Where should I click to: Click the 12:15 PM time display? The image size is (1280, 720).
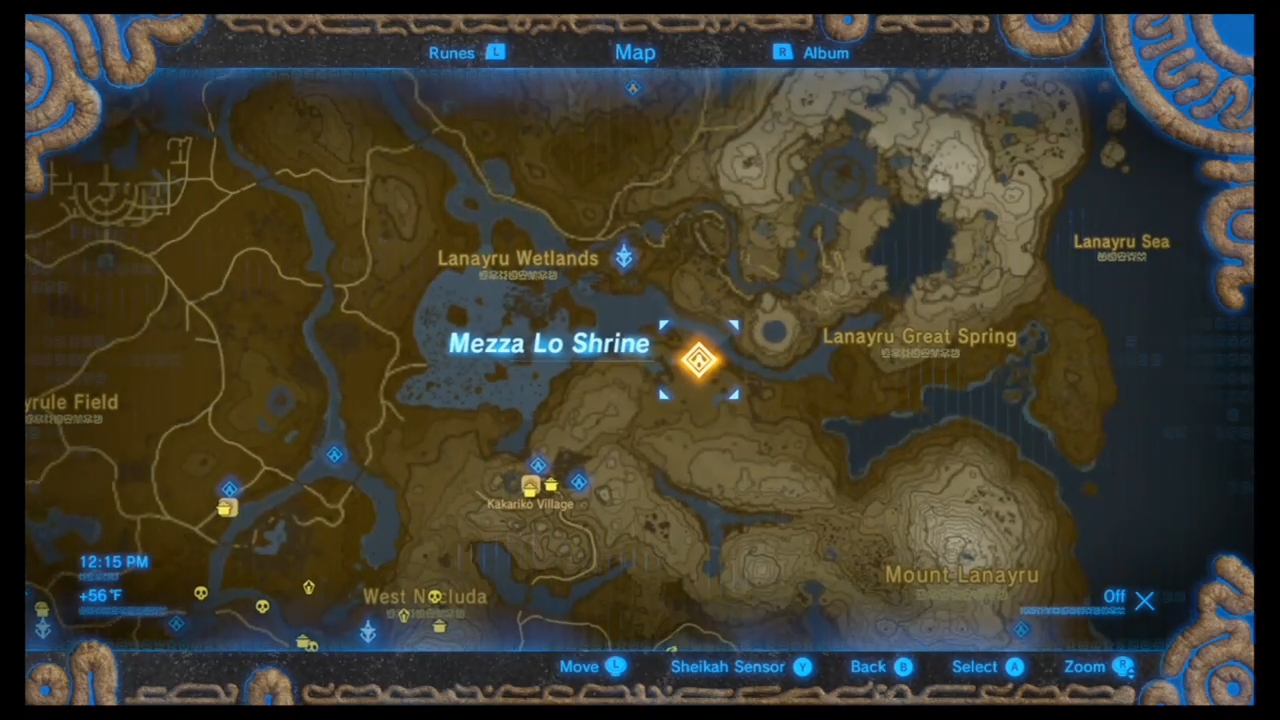[x=113, y=562]
